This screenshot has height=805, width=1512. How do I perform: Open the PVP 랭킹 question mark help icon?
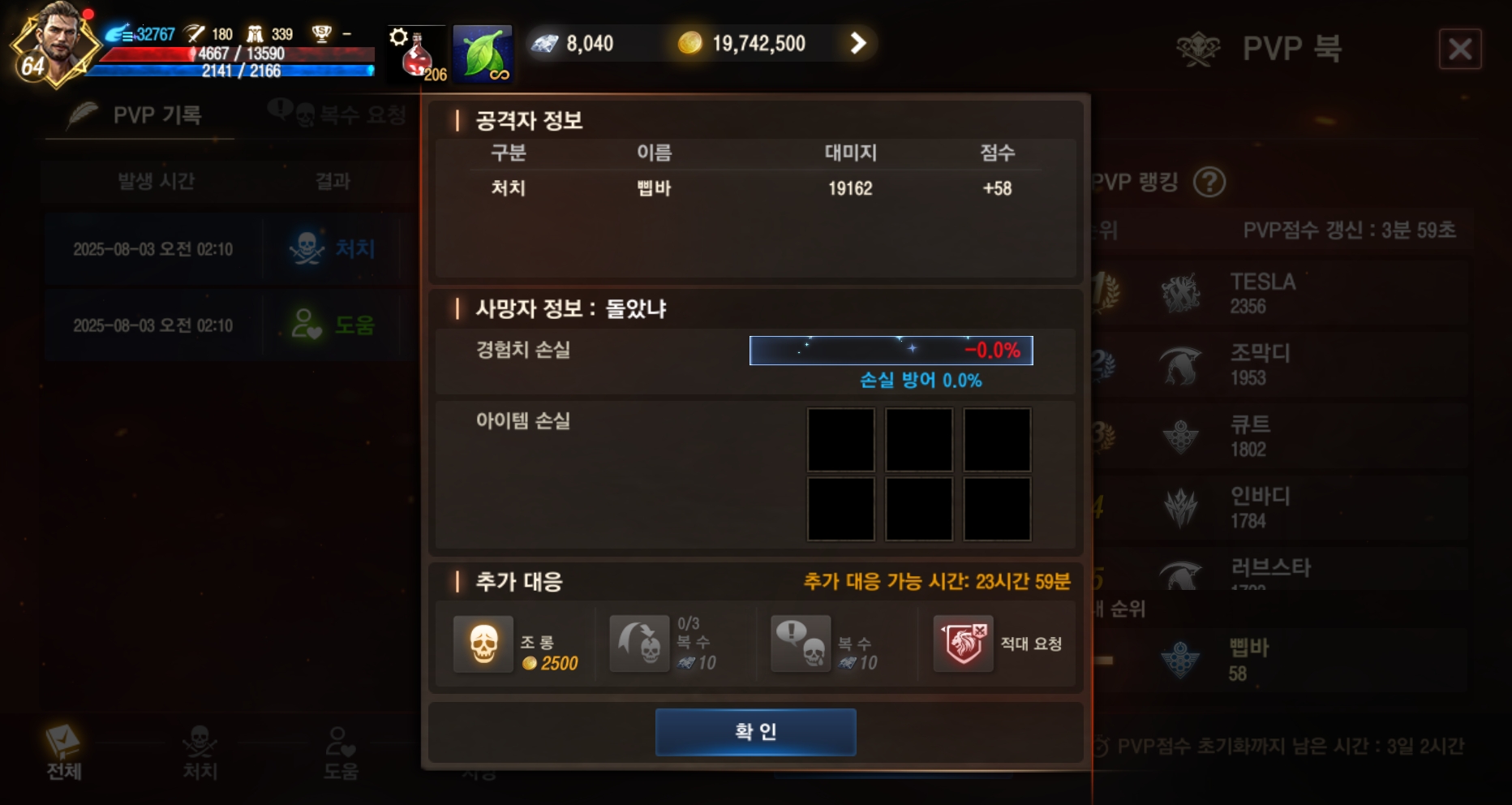(1210, 183)
